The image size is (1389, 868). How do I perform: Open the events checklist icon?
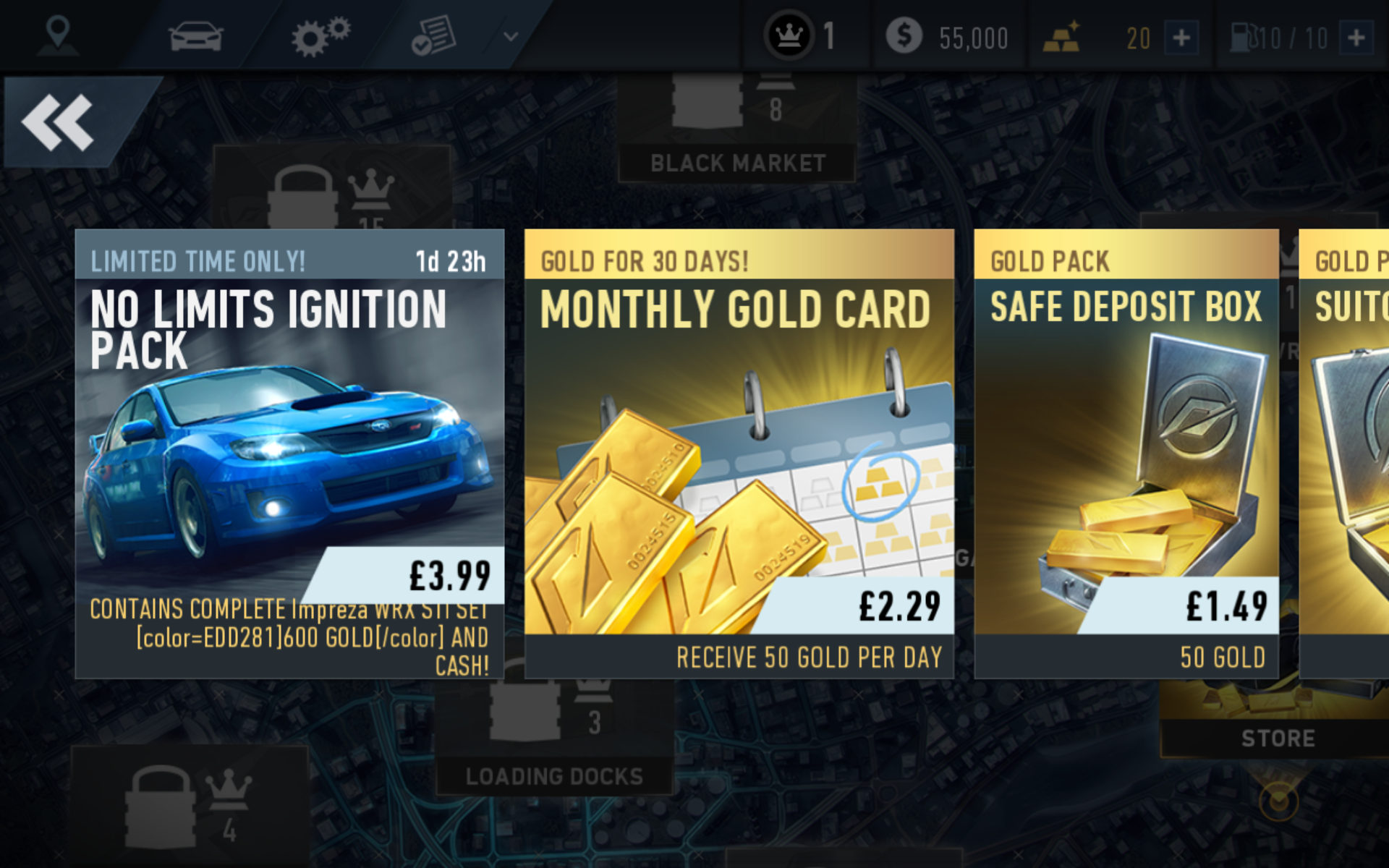click(433, 35)
